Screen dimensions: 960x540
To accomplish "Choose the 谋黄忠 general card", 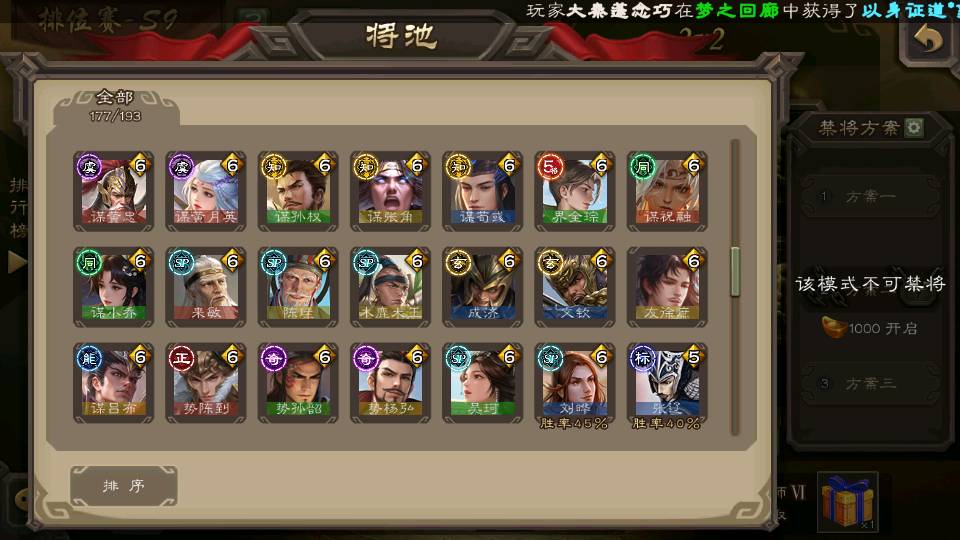I will [x=113, y=190].
